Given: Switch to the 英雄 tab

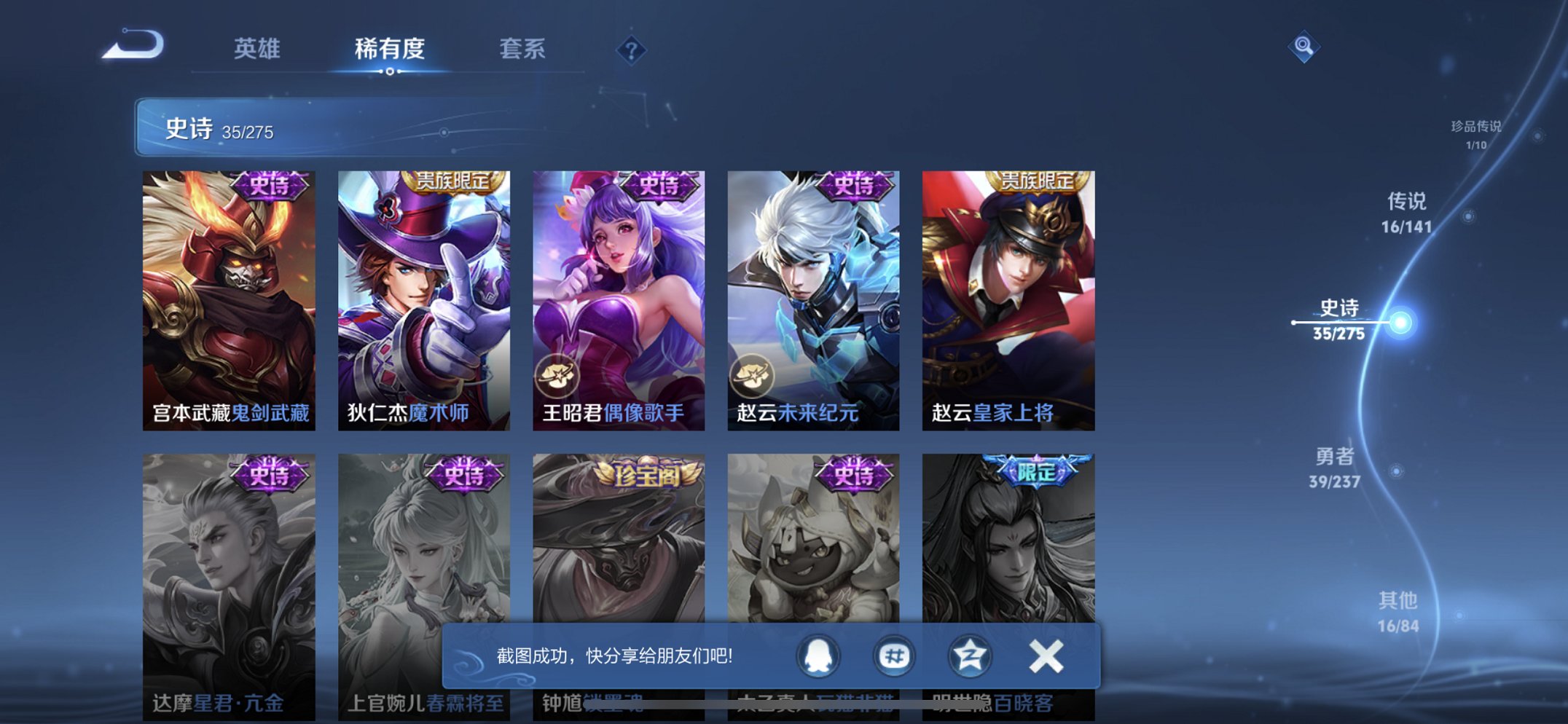Looking at the screenshot, I should pos(259,49).
